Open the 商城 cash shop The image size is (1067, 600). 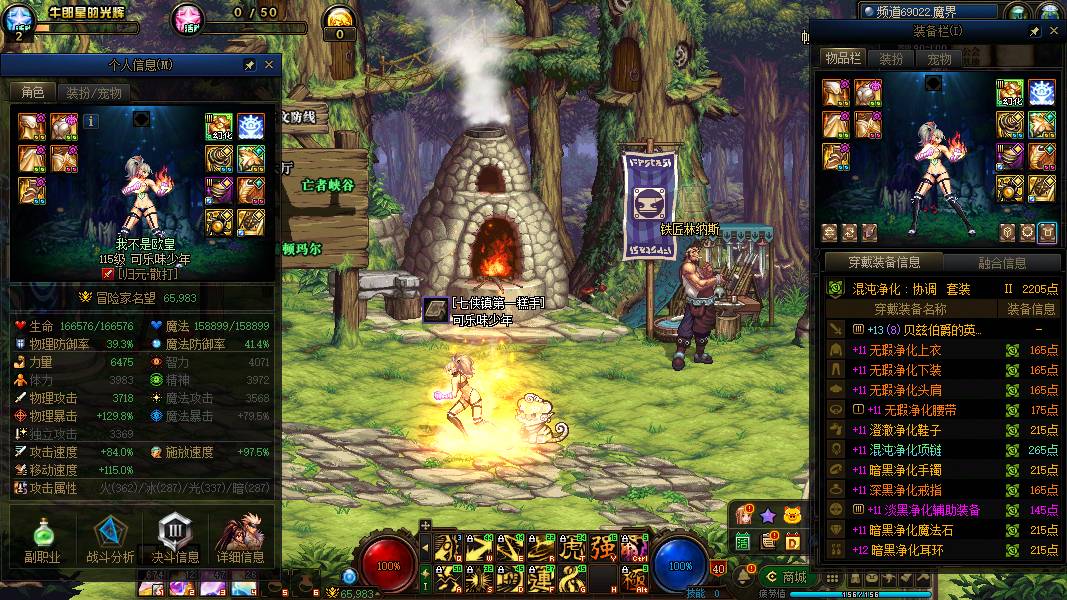click(787, 577)
